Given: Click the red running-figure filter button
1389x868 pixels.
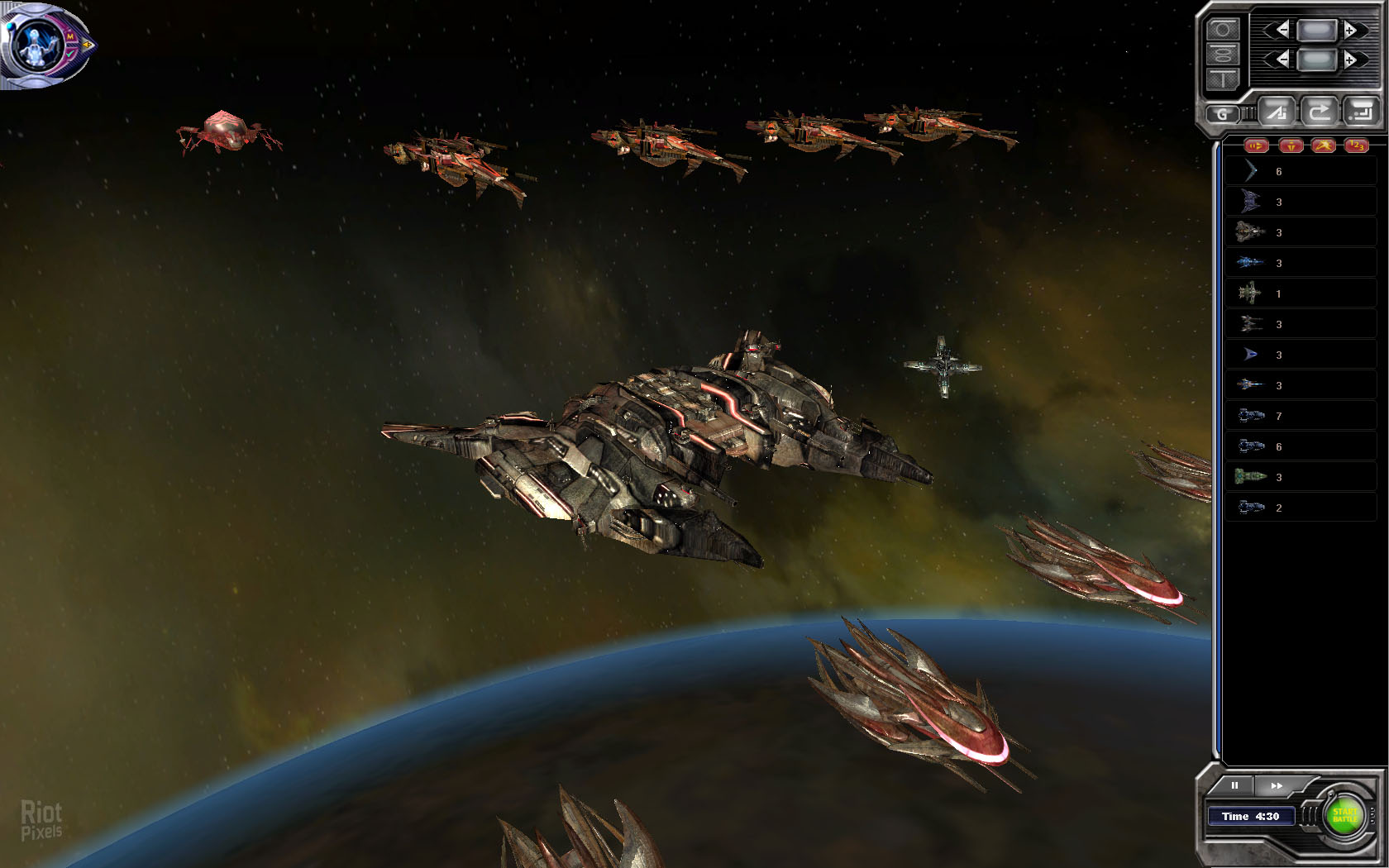Looking at the screenshot, I should (1323, 146).
